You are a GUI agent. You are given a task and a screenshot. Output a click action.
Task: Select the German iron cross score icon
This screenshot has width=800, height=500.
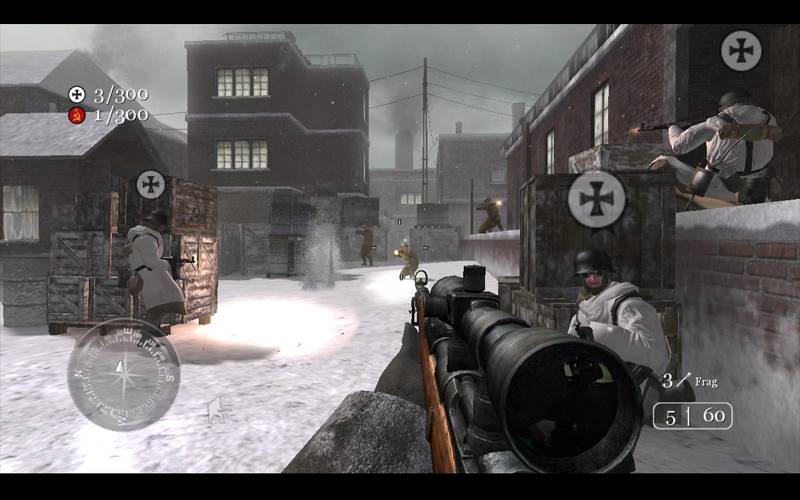[76, 95]
